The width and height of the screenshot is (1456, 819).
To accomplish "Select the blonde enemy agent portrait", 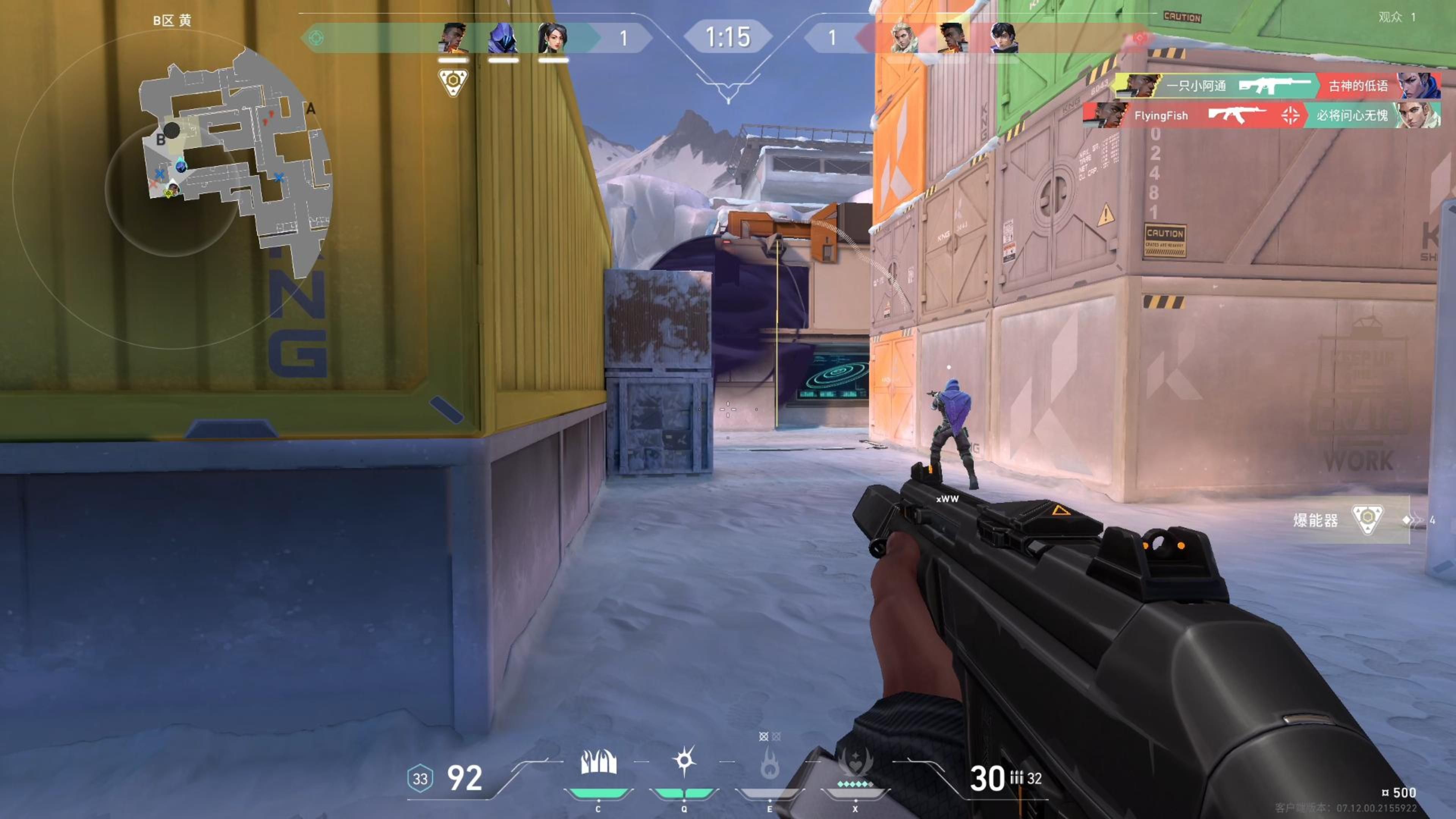I will click(903, 38).
